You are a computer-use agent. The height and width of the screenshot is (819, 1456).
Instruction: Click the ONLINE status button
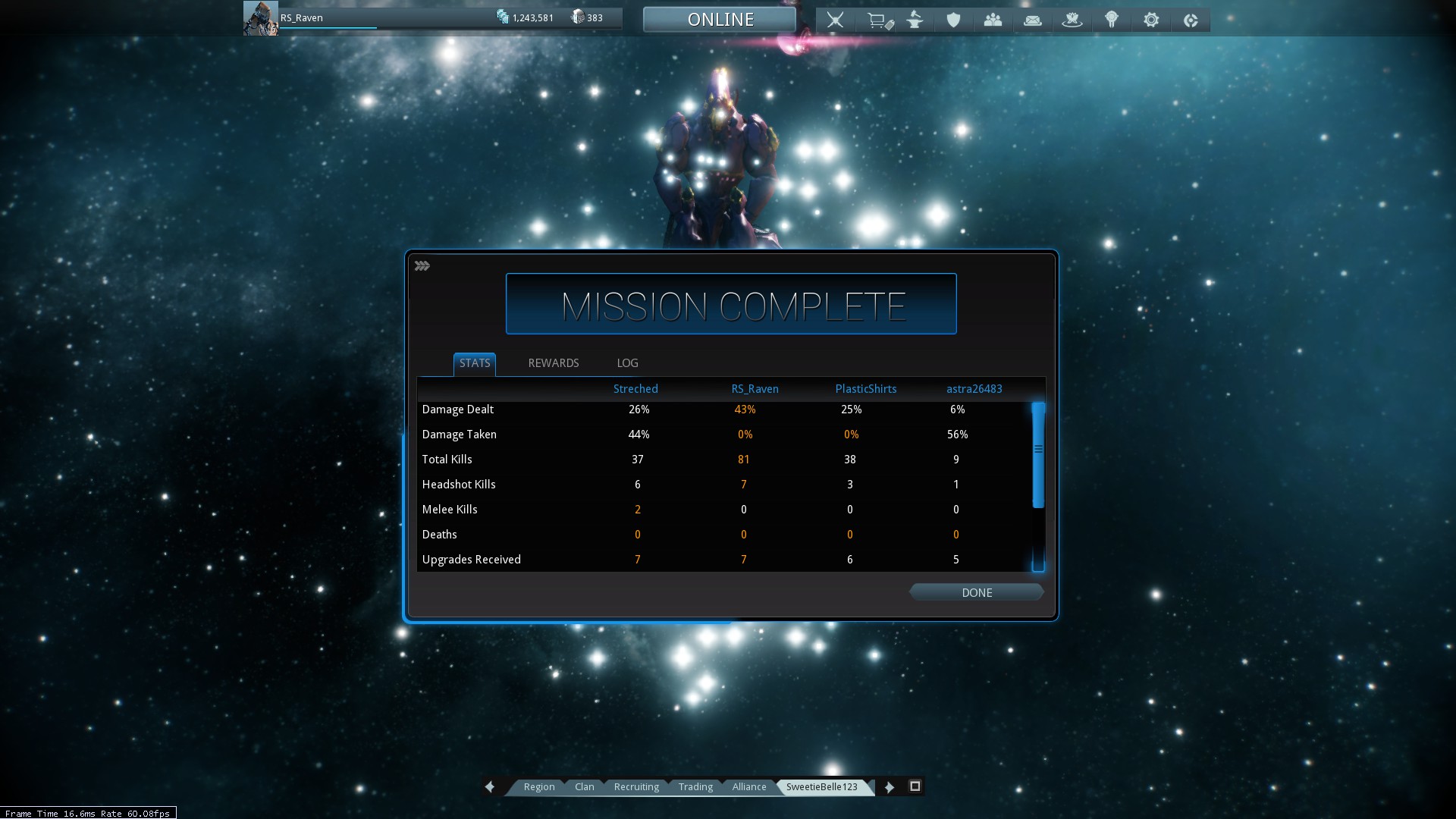coord(720,20)
